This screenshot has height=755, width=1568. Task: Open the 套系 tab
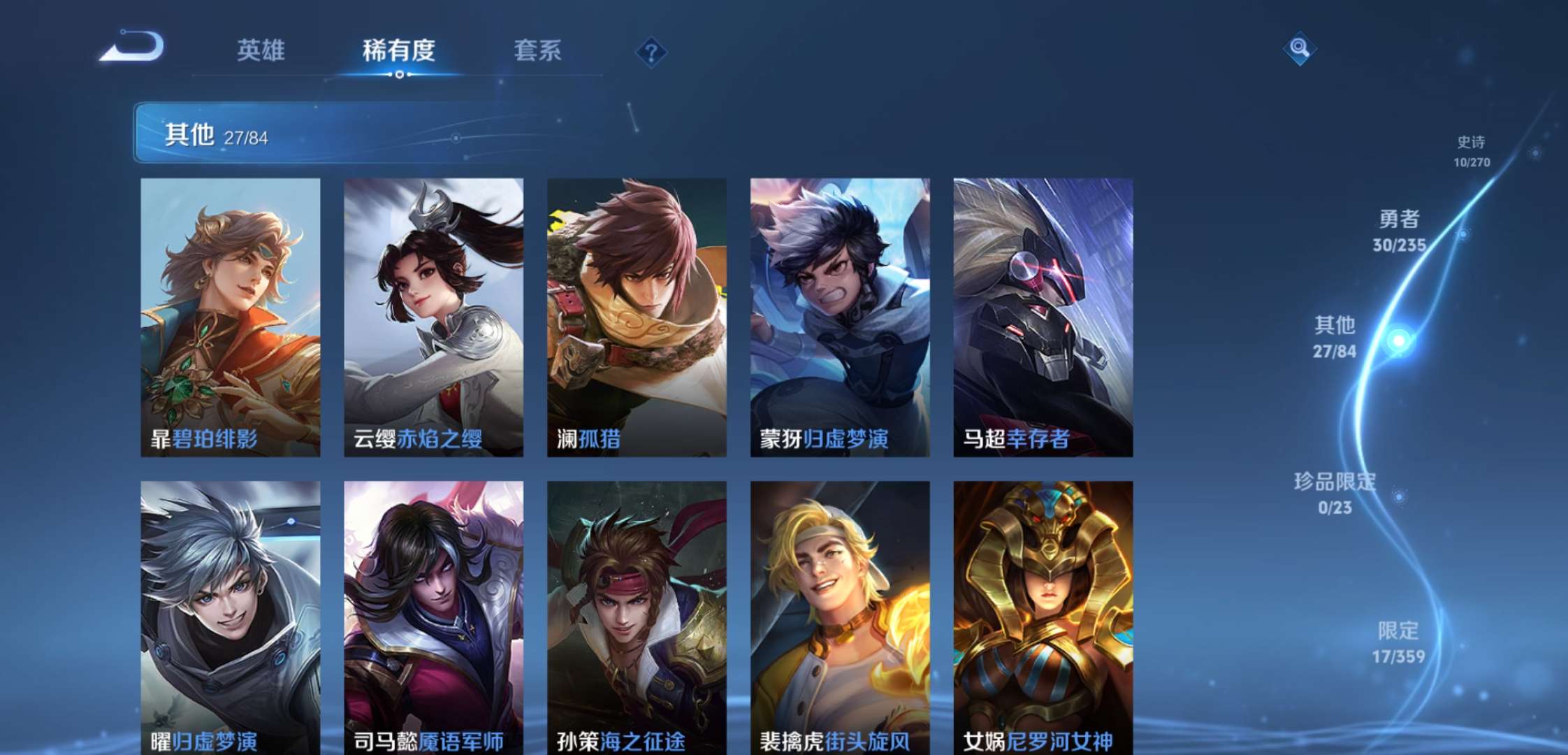click(537, 50)
